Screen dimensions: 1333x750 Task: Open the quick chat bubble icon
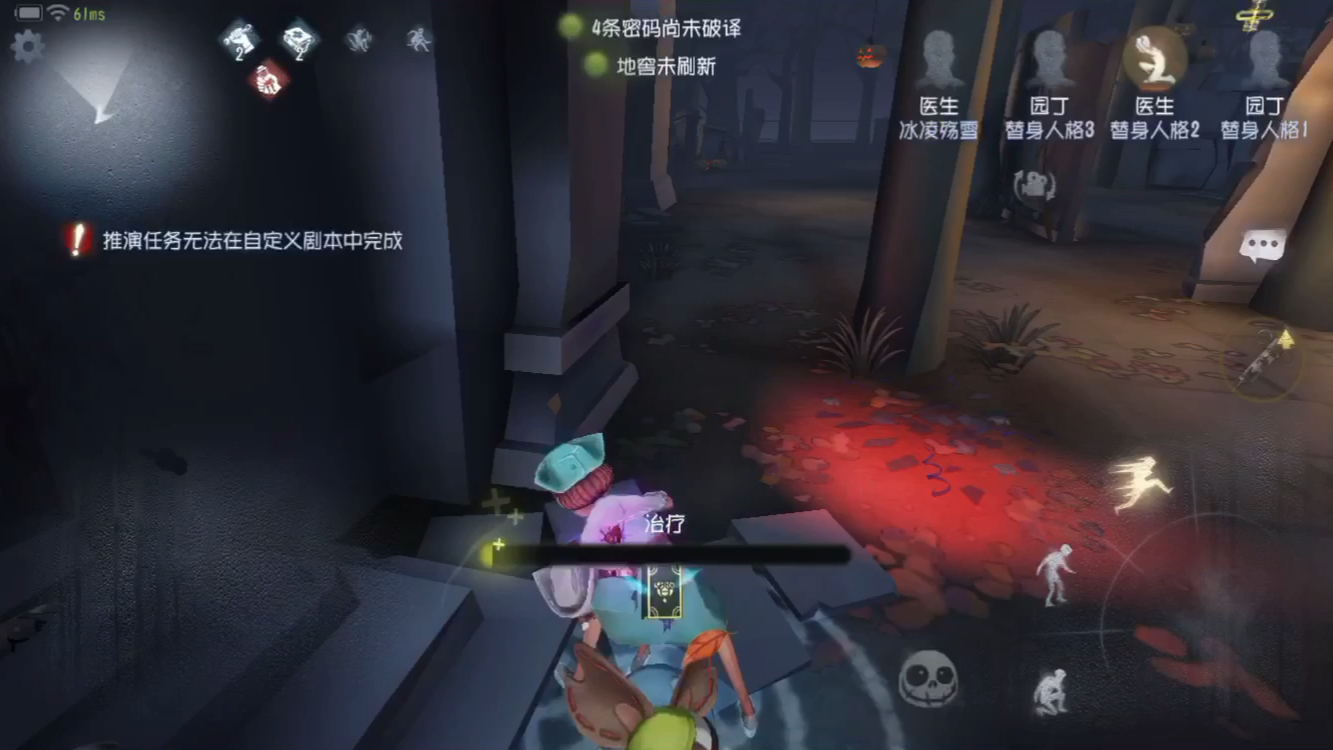[x=1263, y=242]
